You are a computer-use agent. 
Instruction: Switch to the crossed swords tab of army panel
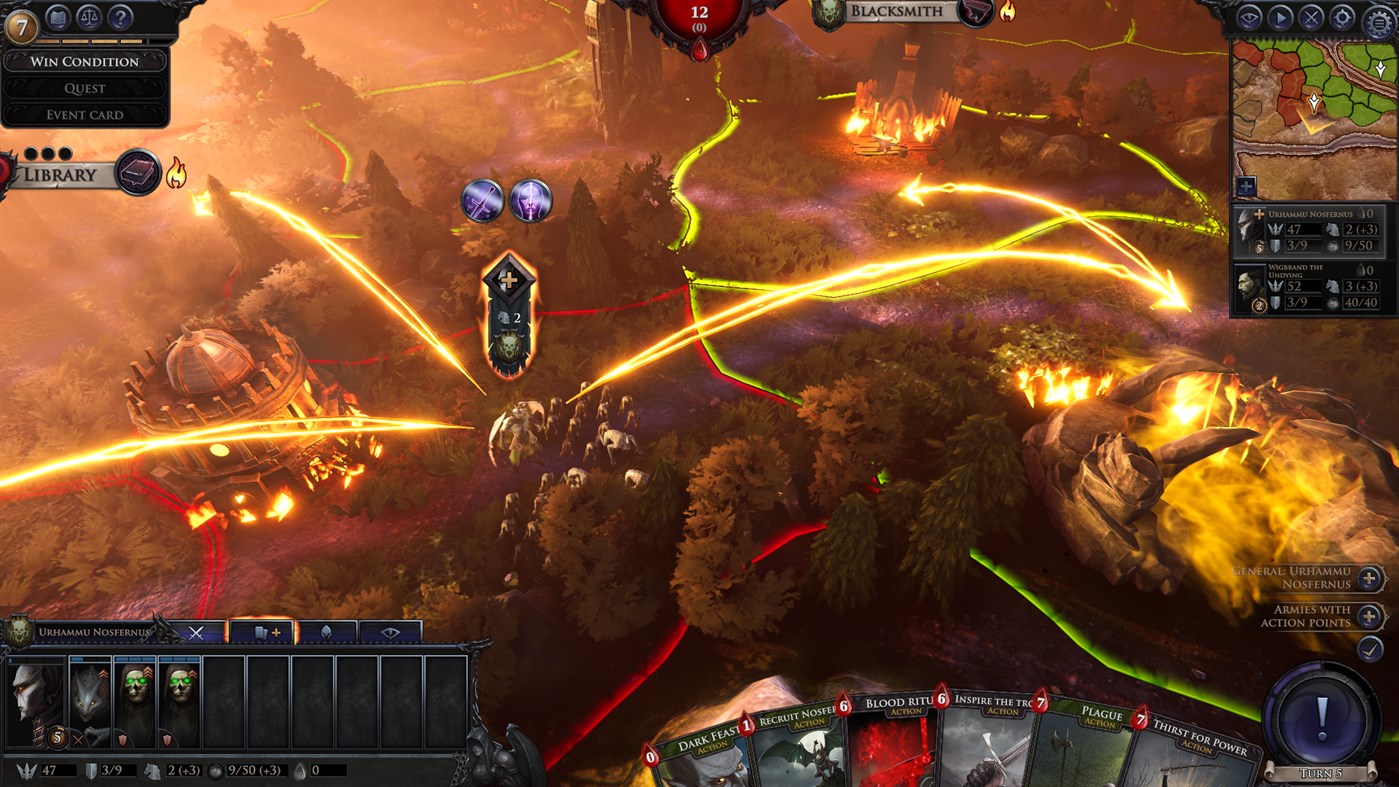click(x=197, y=632)
